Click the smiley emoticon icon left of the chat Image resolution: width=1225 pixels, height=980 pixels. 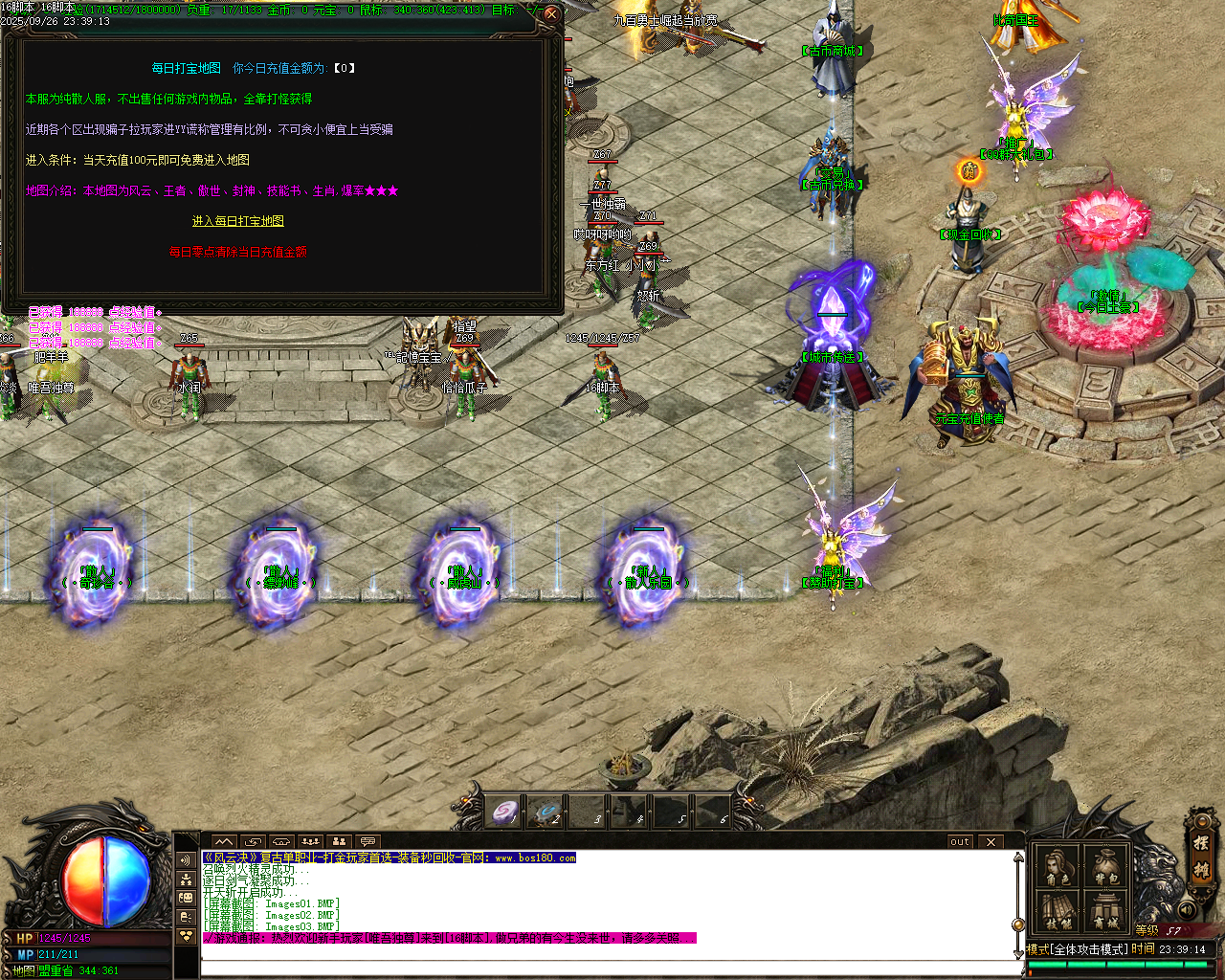click(x=186, y=899)
